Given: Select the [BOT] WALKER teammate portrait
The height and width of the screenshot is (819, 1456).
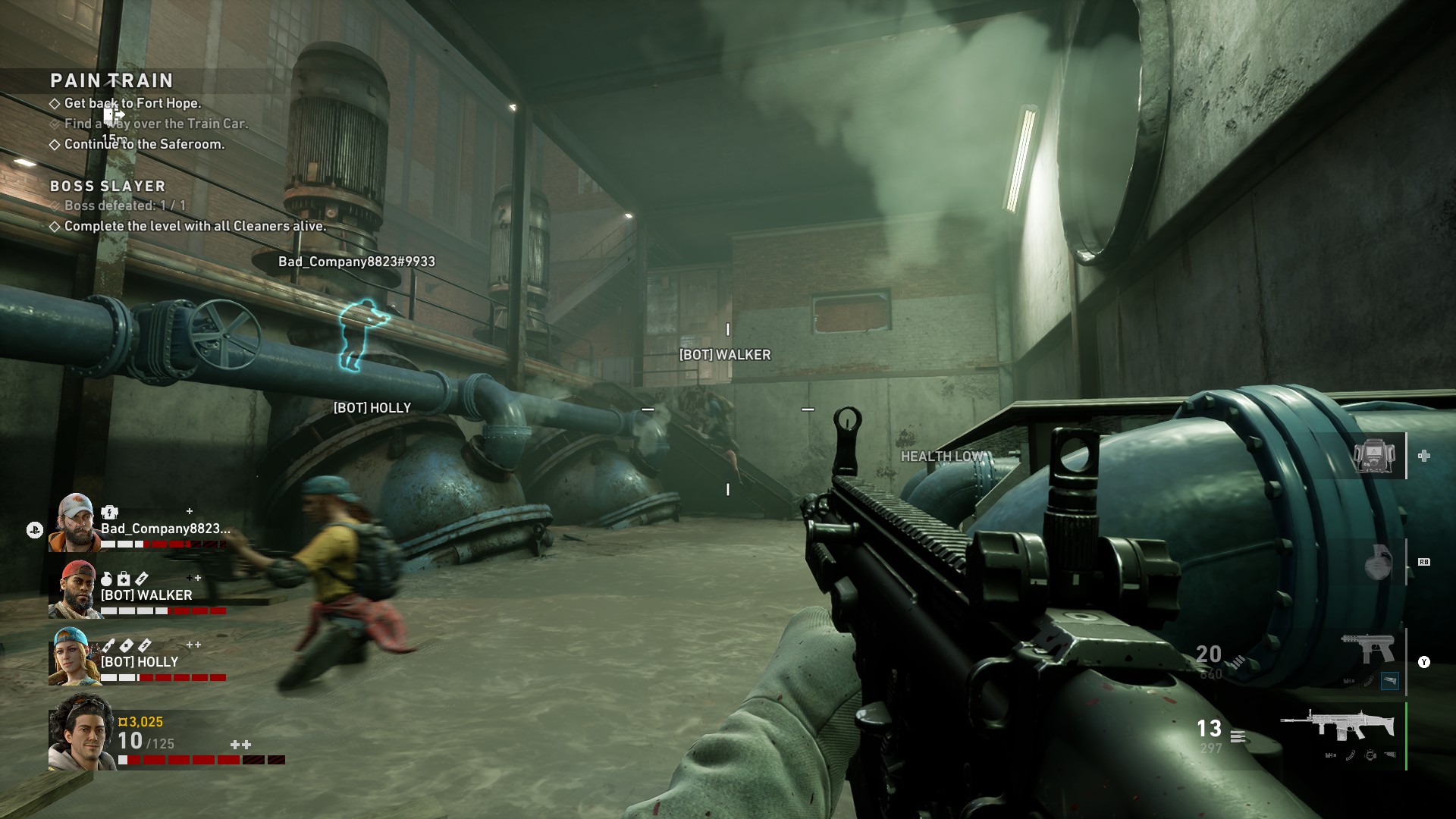Looking at the screenshot, I should coord(74,589).
